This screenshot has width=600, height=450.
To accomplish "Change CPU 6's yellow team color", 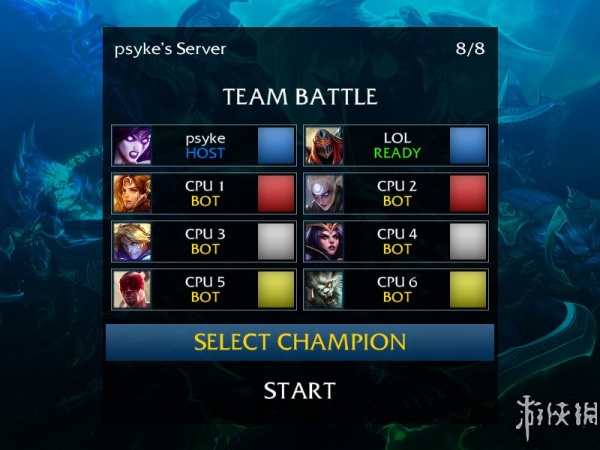I will point(468,289).
